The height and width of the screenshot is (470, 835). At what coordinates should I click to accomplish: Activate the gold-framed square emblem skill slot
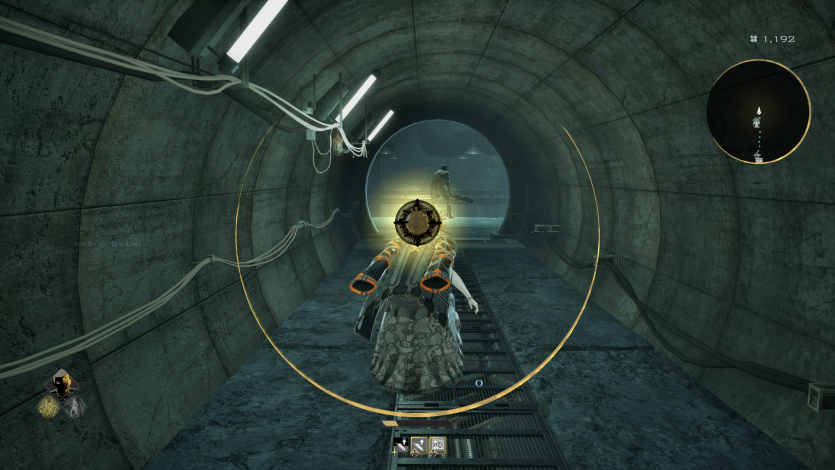[437, 447]
